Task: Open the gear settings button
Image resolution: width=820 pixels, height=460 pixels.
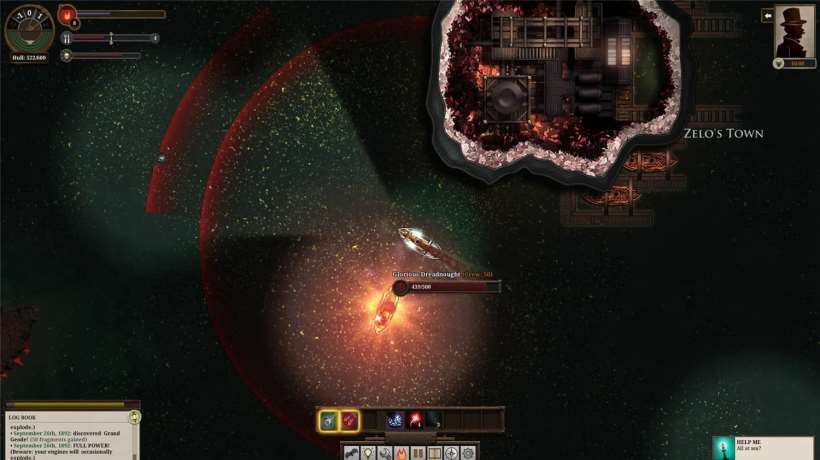Action: [468, 453]
